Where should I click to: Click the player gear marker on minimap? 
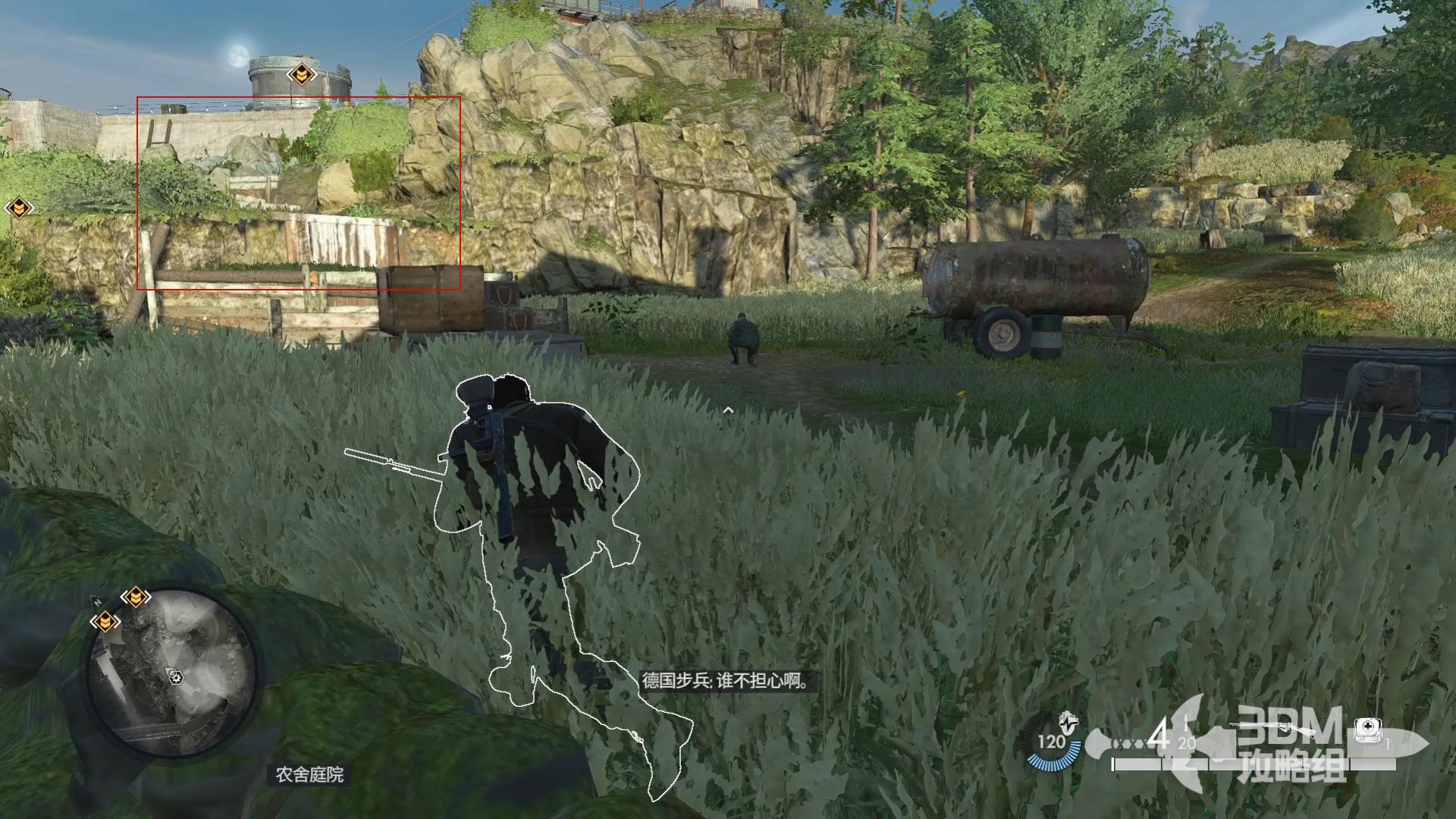pos(176,676)
